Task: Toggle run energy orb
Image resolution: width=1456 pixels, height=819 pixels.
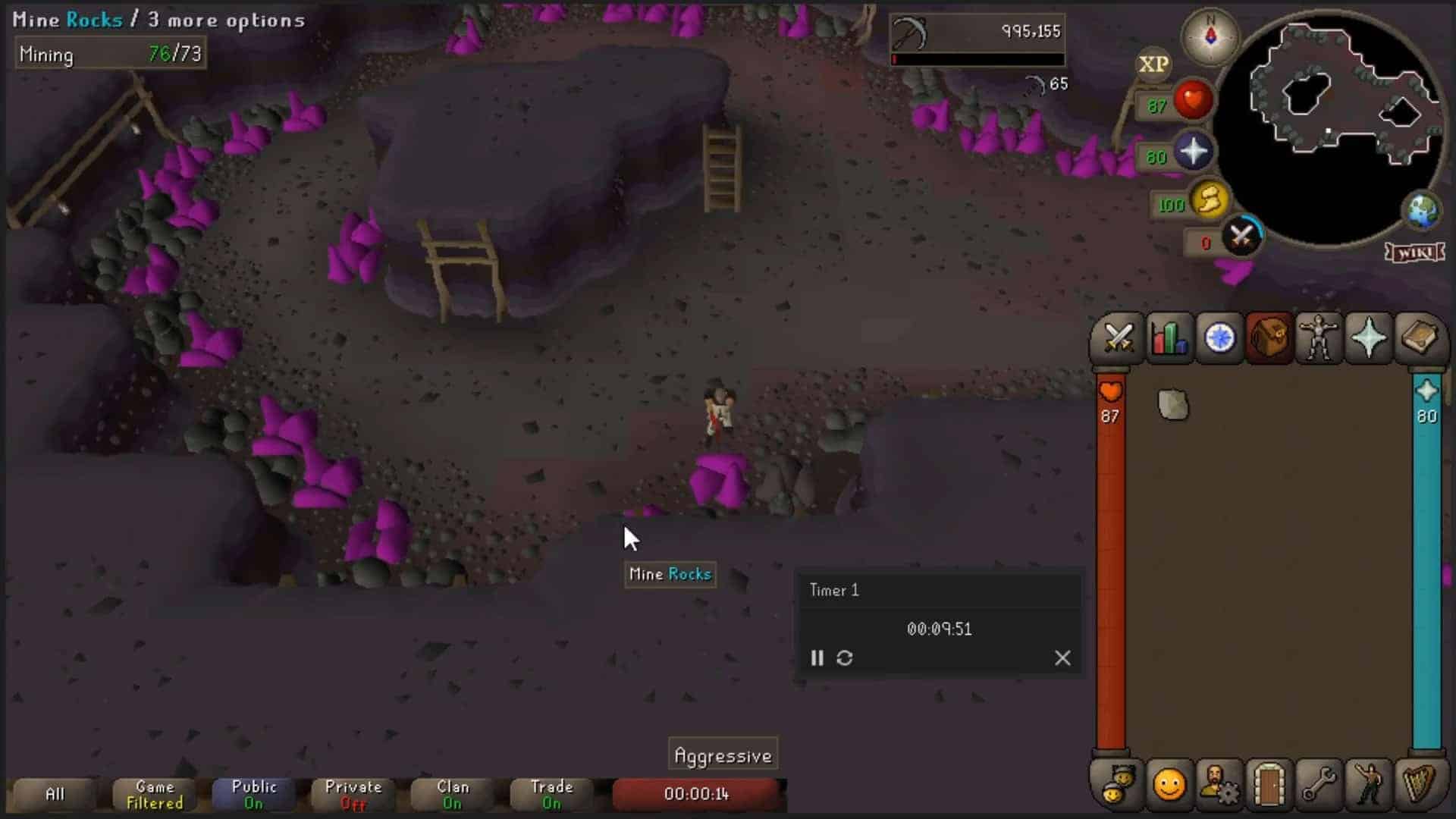Action: (1209, 202)
